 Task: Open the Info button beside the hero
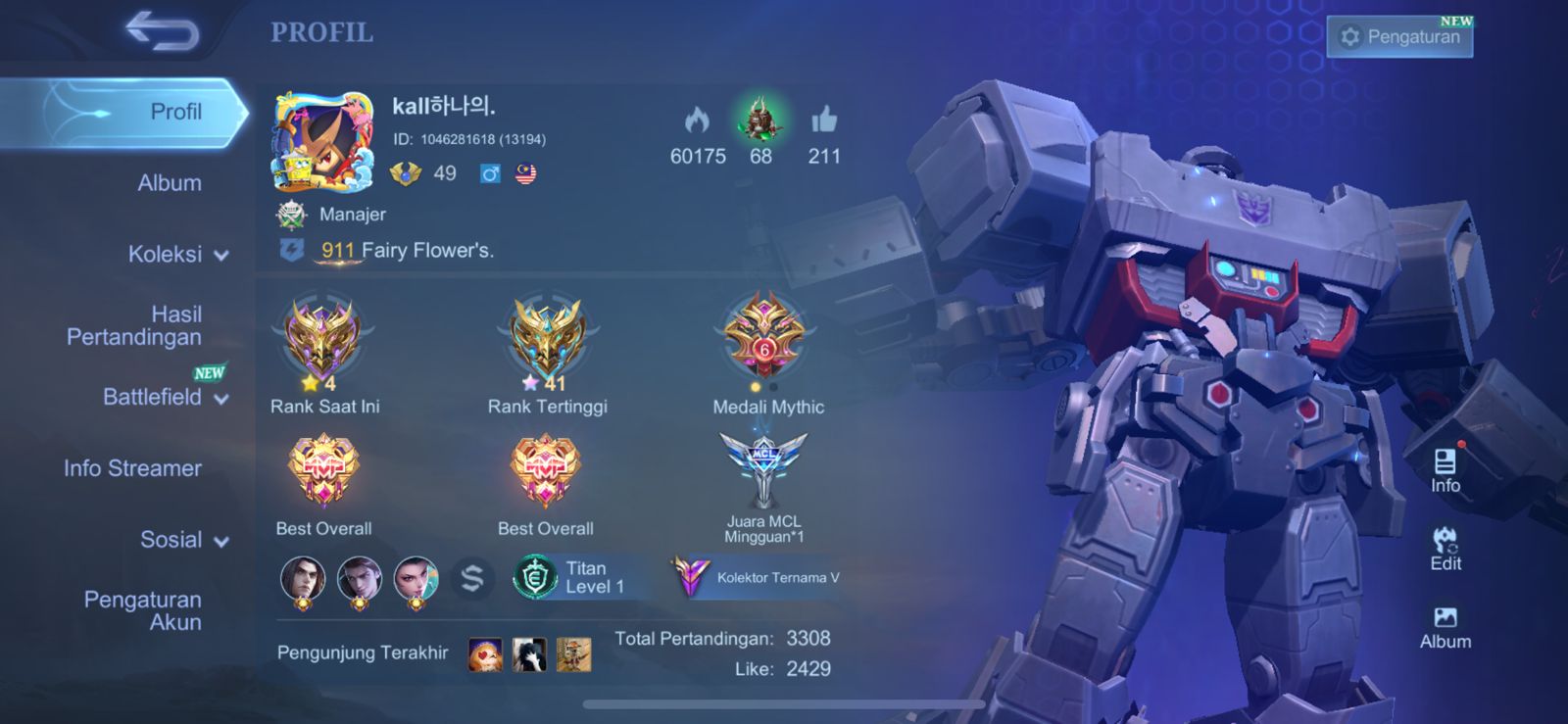pos(1445,470)
